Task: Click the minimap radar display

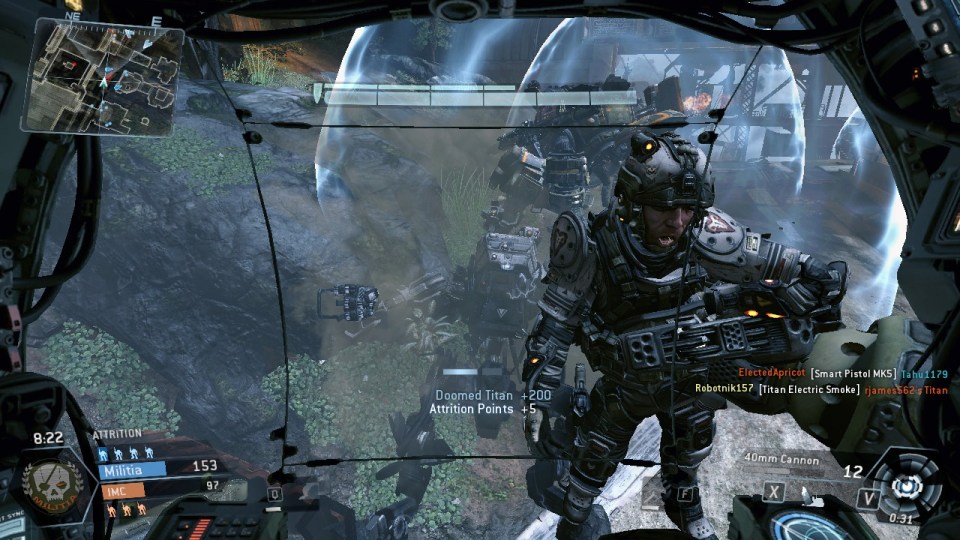Action: click(103, 78)
